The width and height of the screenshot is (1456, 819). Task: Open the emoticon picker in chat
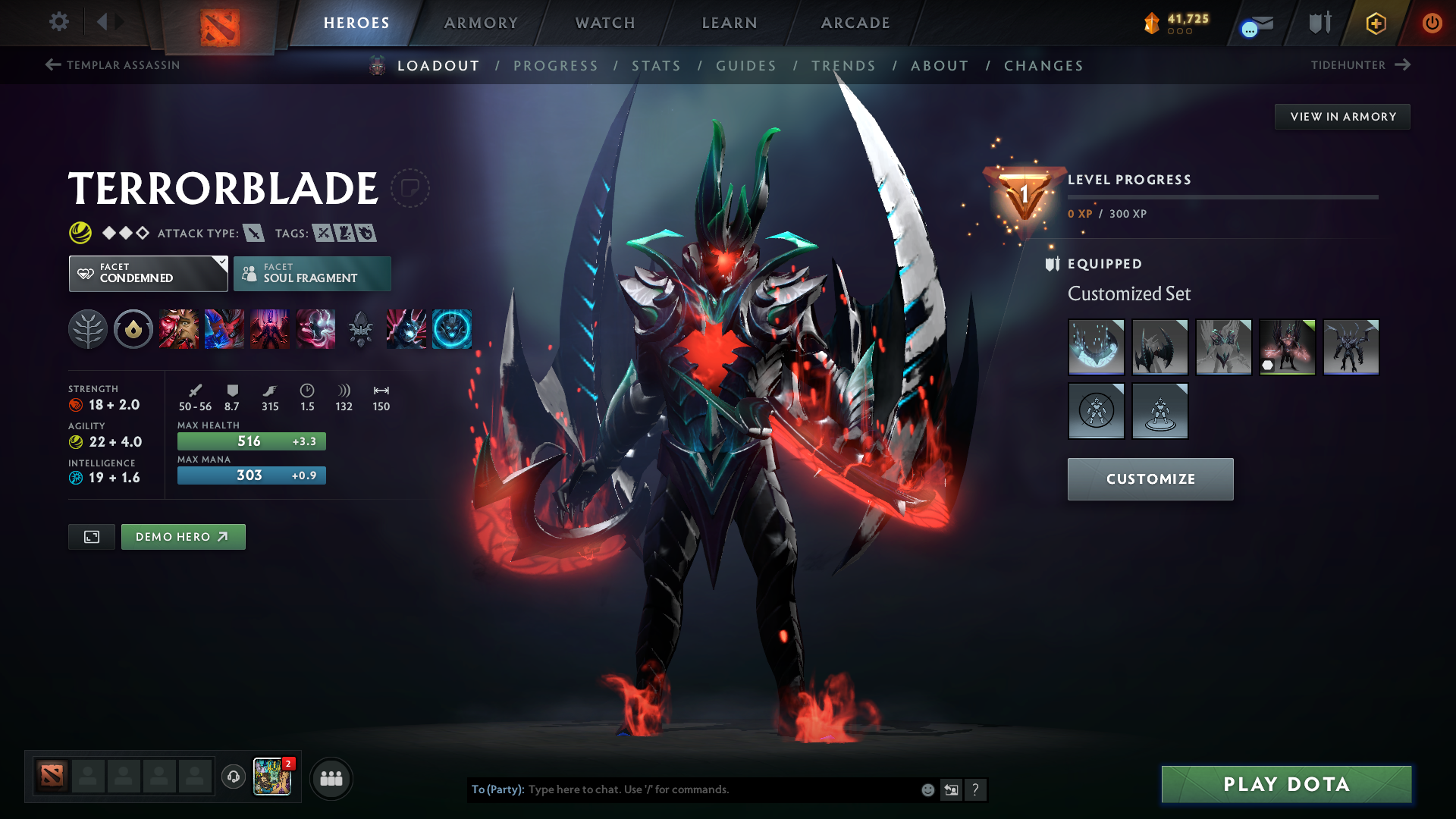tap(927, 789)
